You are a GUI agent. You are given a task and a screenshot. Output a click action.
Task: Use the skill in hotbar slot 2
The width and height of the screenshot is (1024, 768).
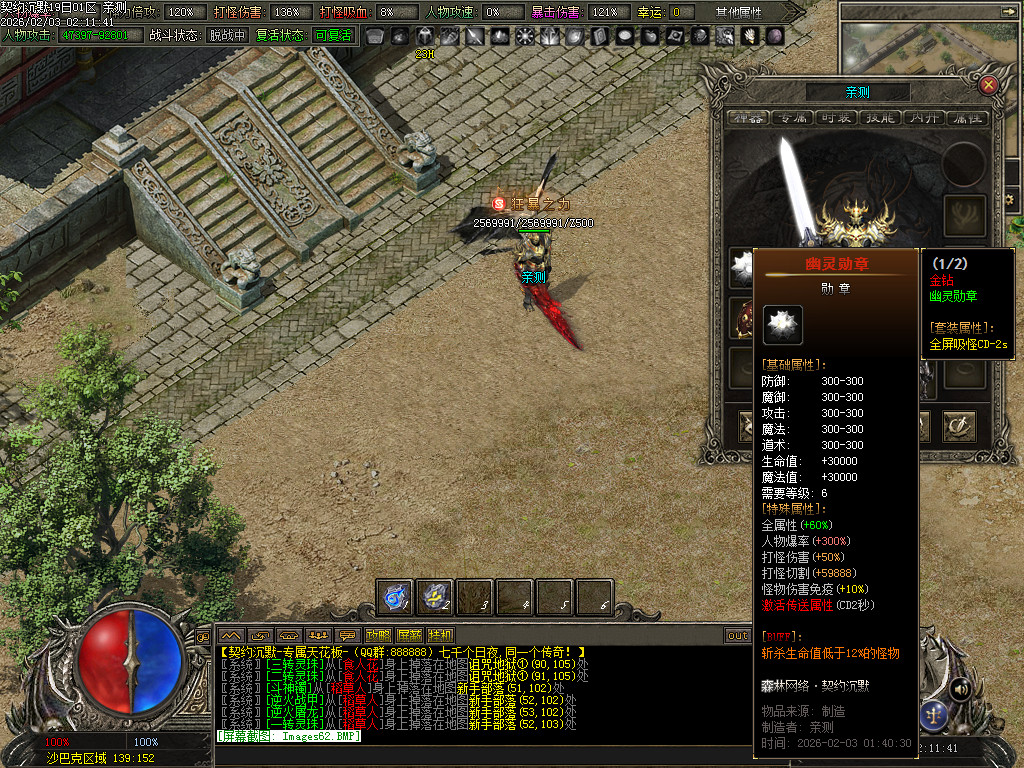tap(435, 597)
